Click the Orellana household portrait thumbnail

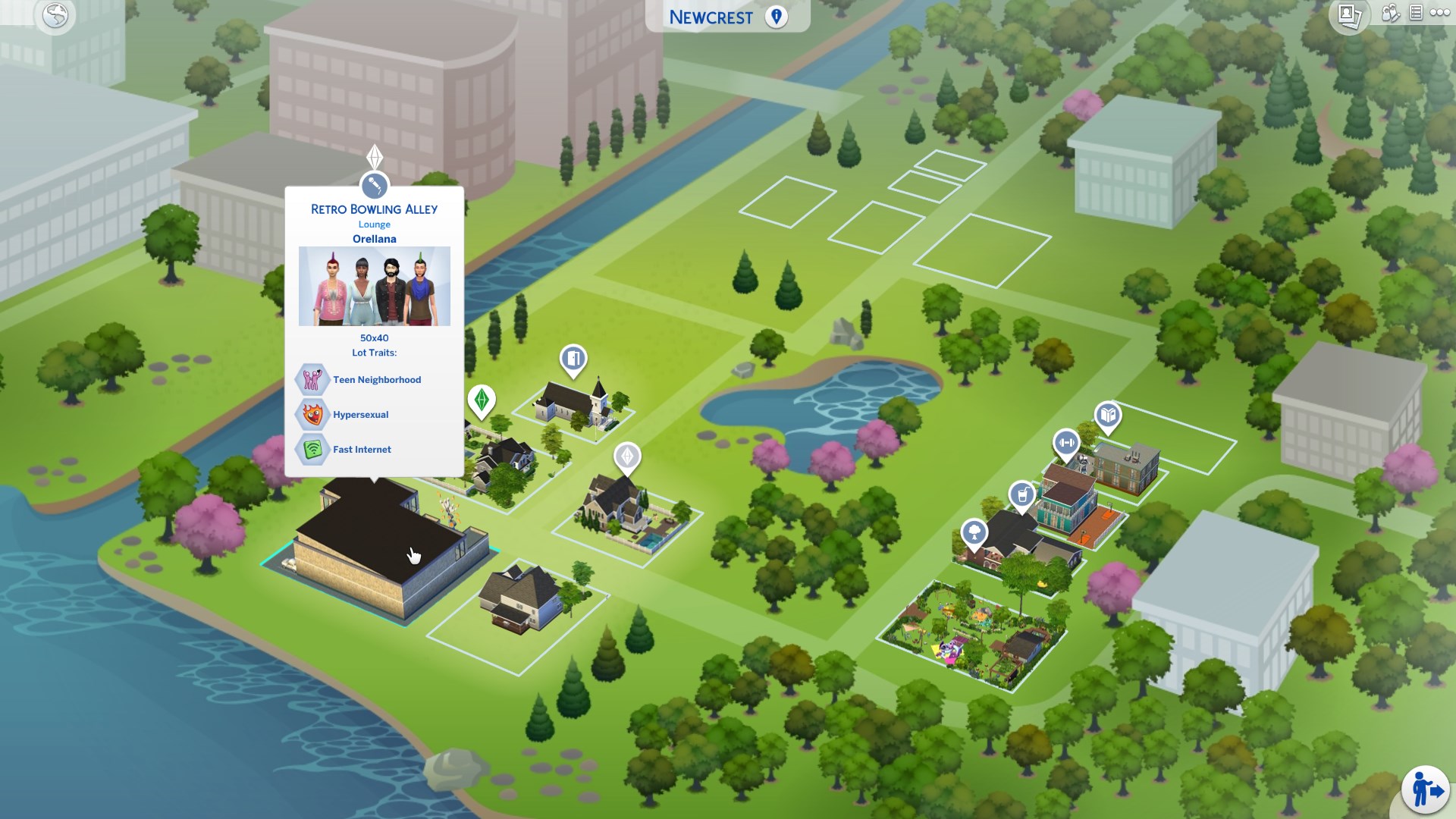pyautogui.click(x=374, y=286)
